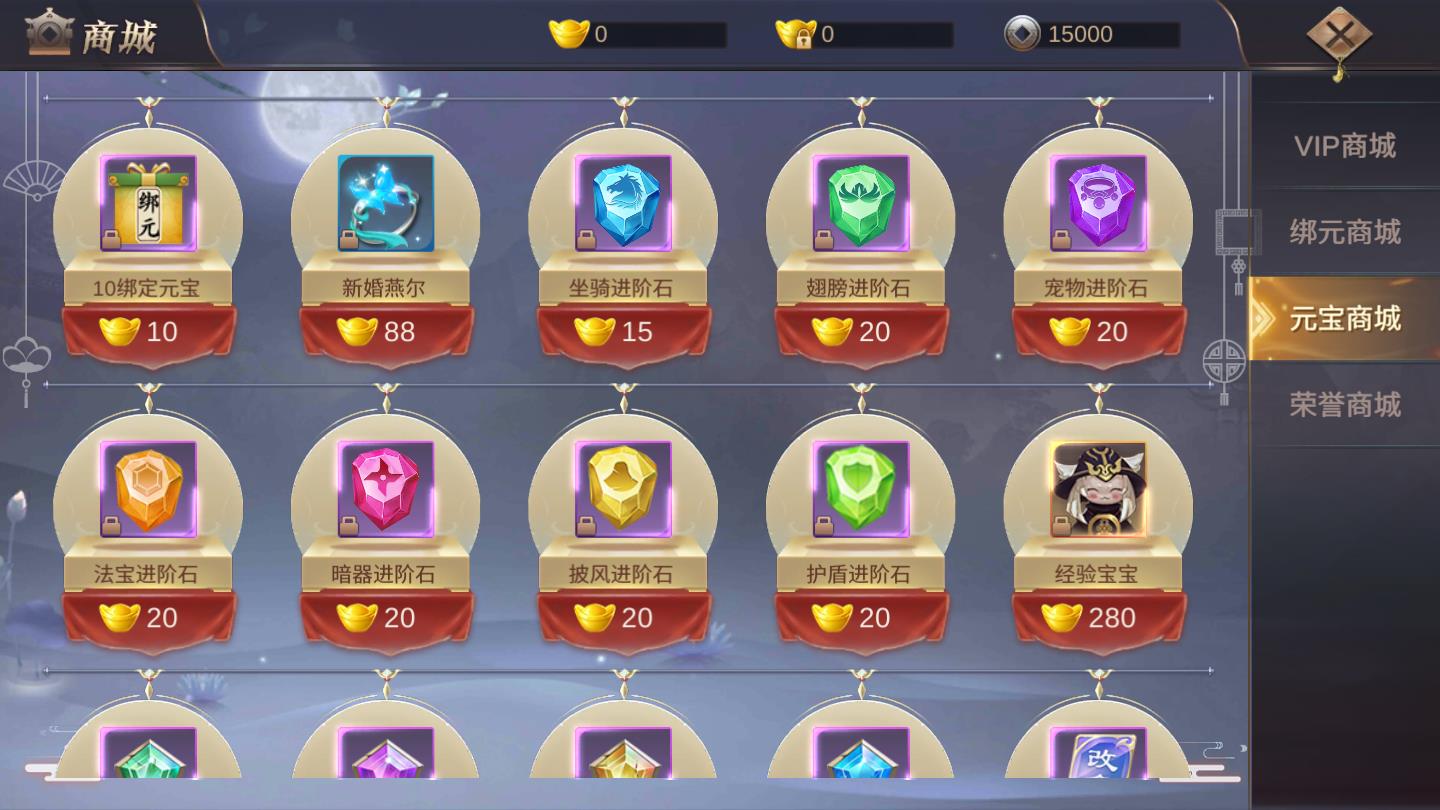
Task: Select the green 翅膀进阶石 gem
Action: (x=860, y=203)
